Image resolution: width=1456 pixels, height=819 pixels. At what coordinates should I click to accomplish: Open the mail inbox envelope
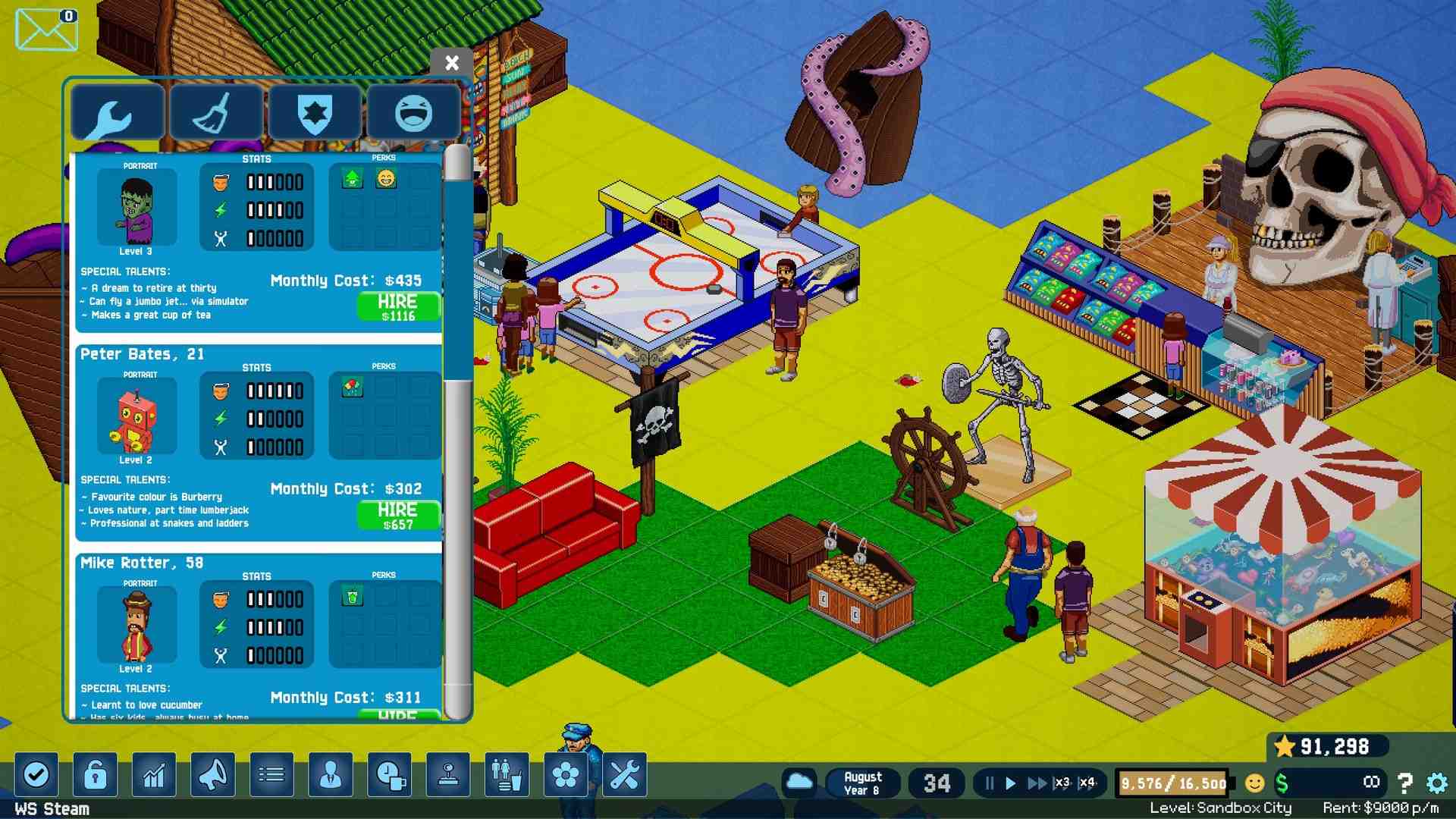(46, 30)
